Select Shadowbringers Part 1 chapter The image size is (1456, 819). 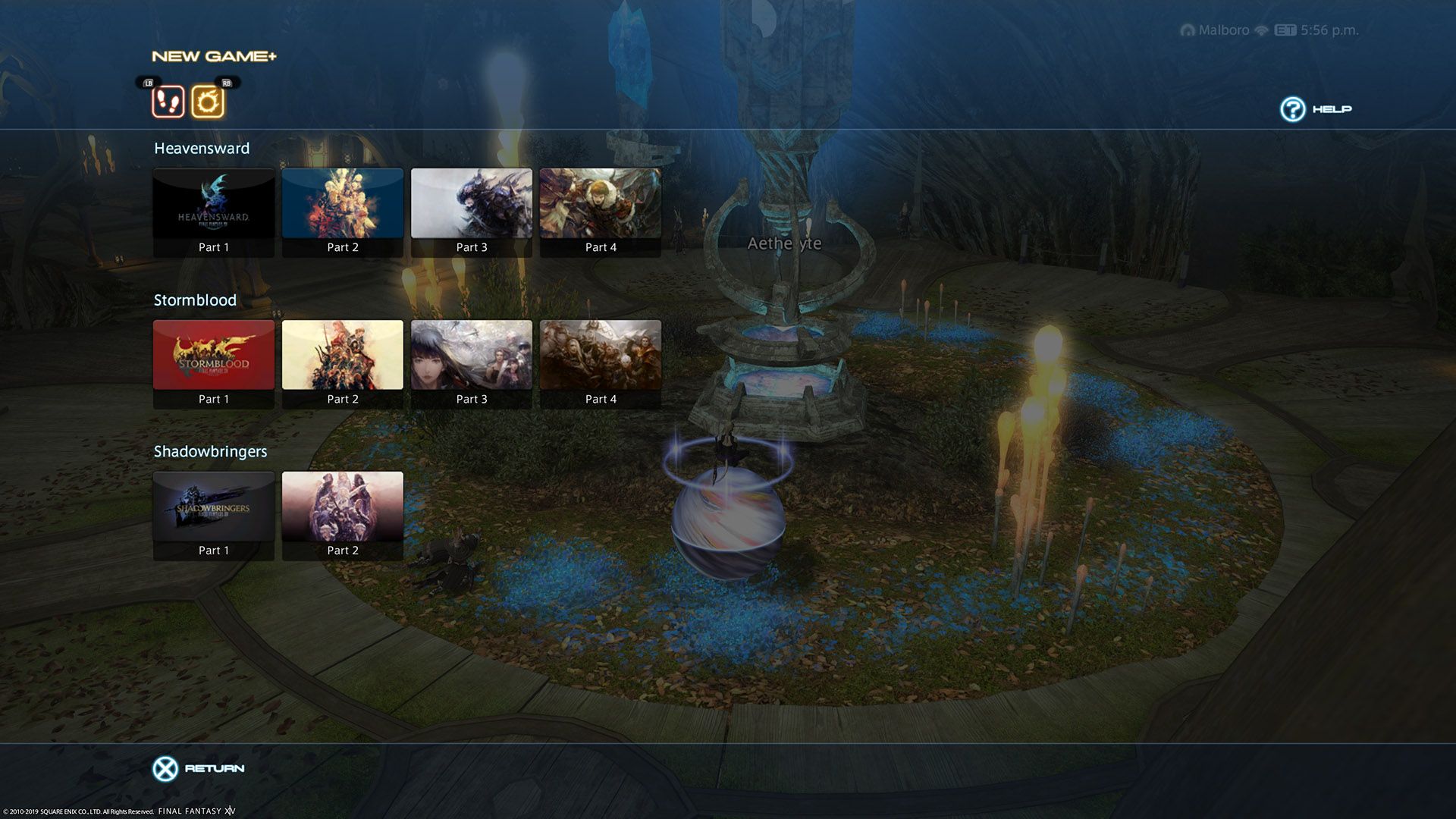pos(213,516)
